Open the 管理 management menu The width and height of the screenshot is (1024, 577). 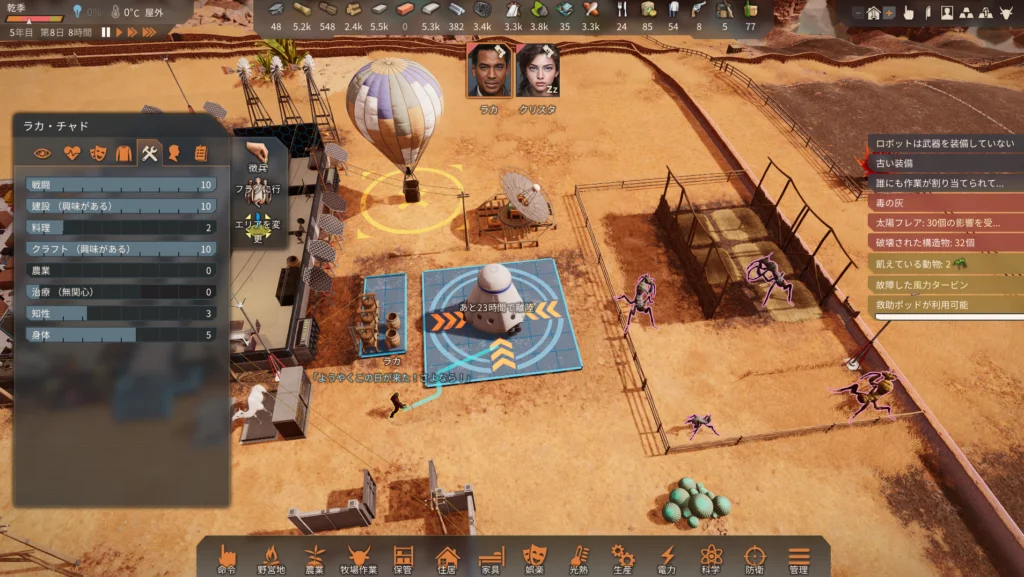798,557
